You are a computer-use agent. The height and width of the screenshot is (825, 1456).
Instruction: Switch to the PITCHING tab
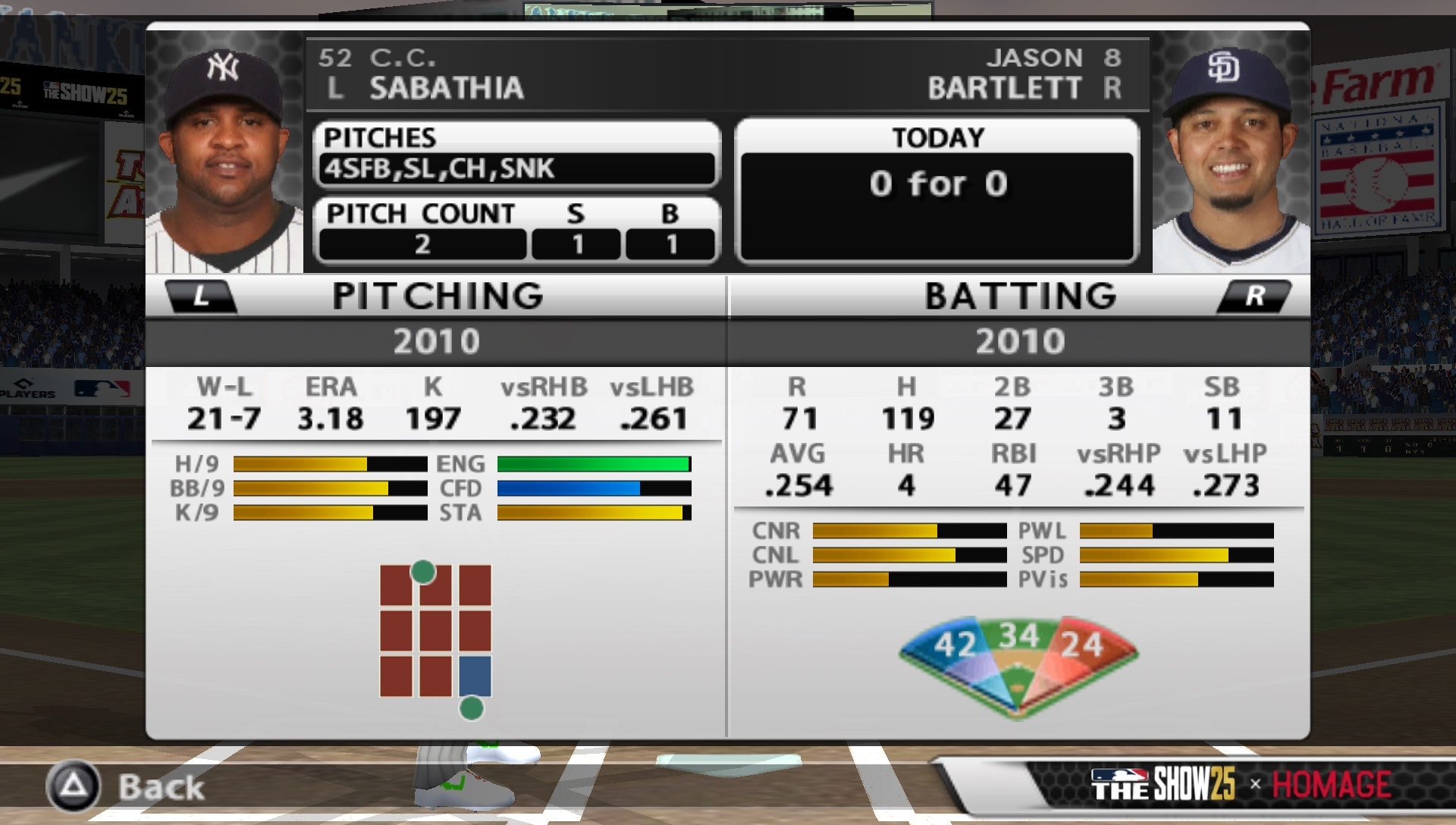(437, 296)
